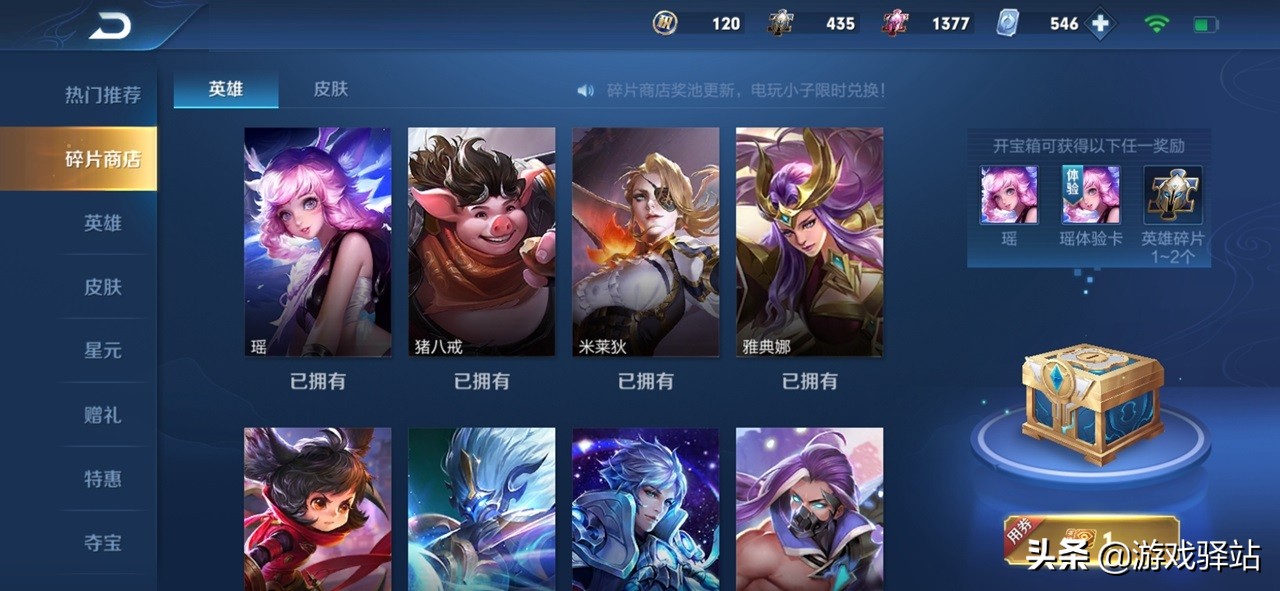Open the 夺宝 treasure section
Screen dimensions: 1280x591
[x=103, y=543]
